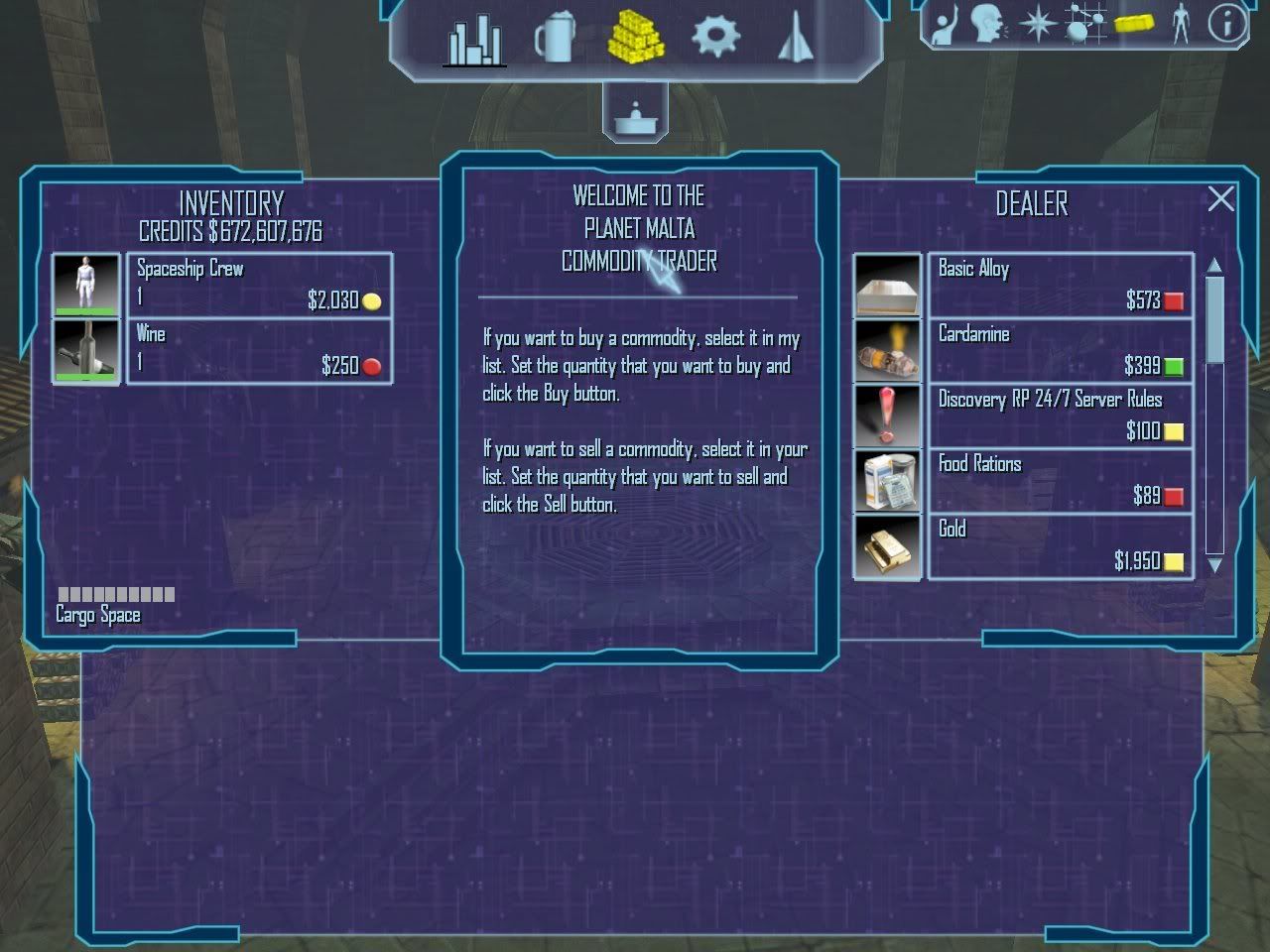Select Cardamine in the dealer list
This screenshot has height=952, width=1270.
(1060, 350)
